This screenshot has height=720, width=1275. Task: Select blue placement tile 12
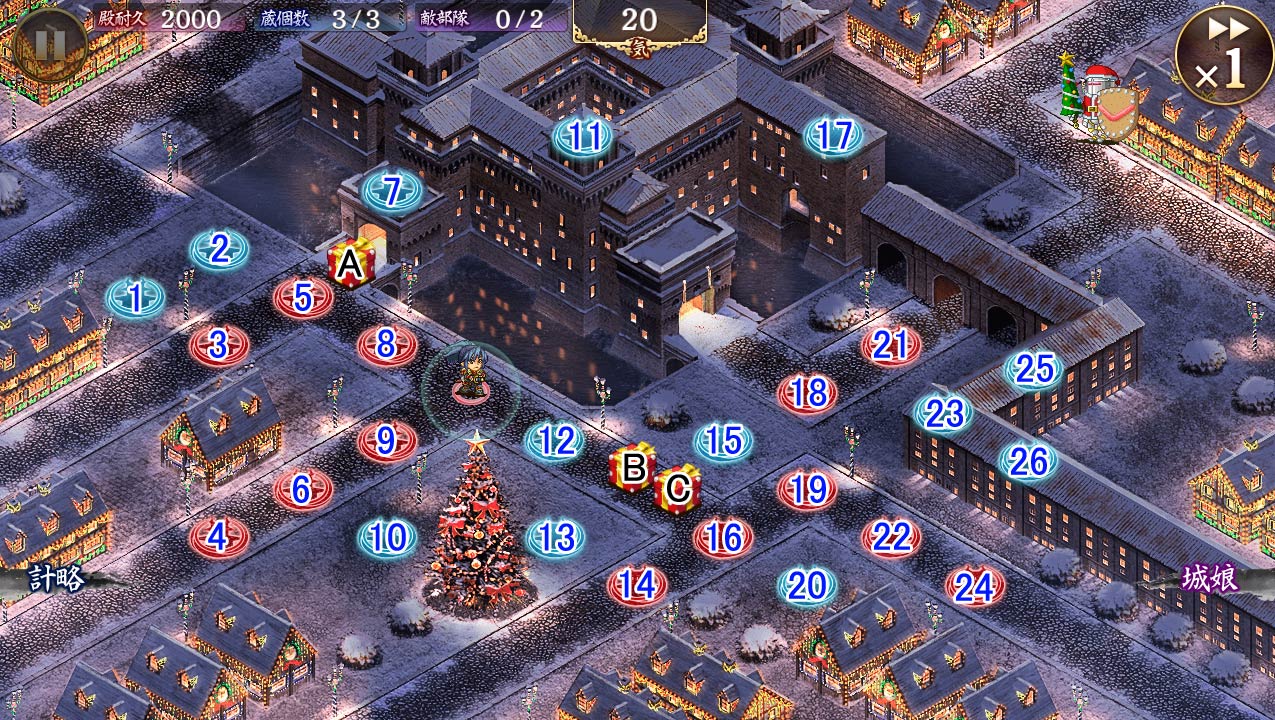tap(555, 440)
